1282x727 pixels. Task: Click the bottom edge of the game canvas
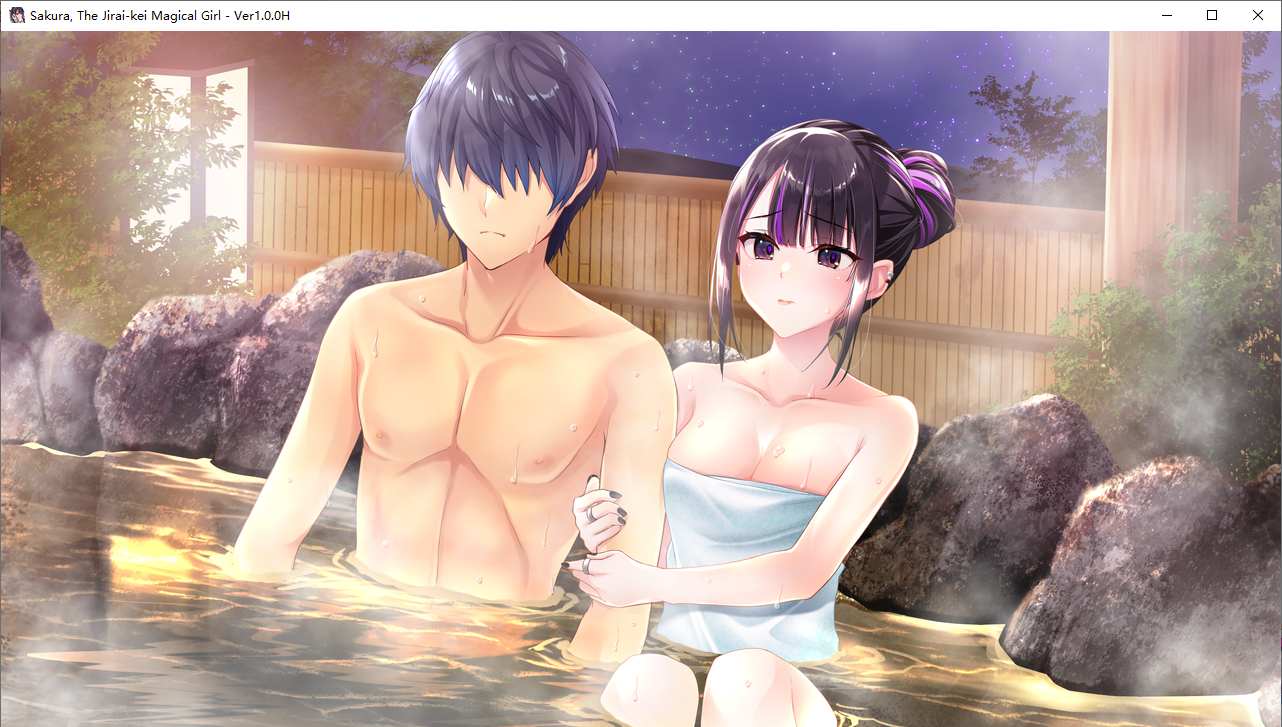[x=640, y=724]
